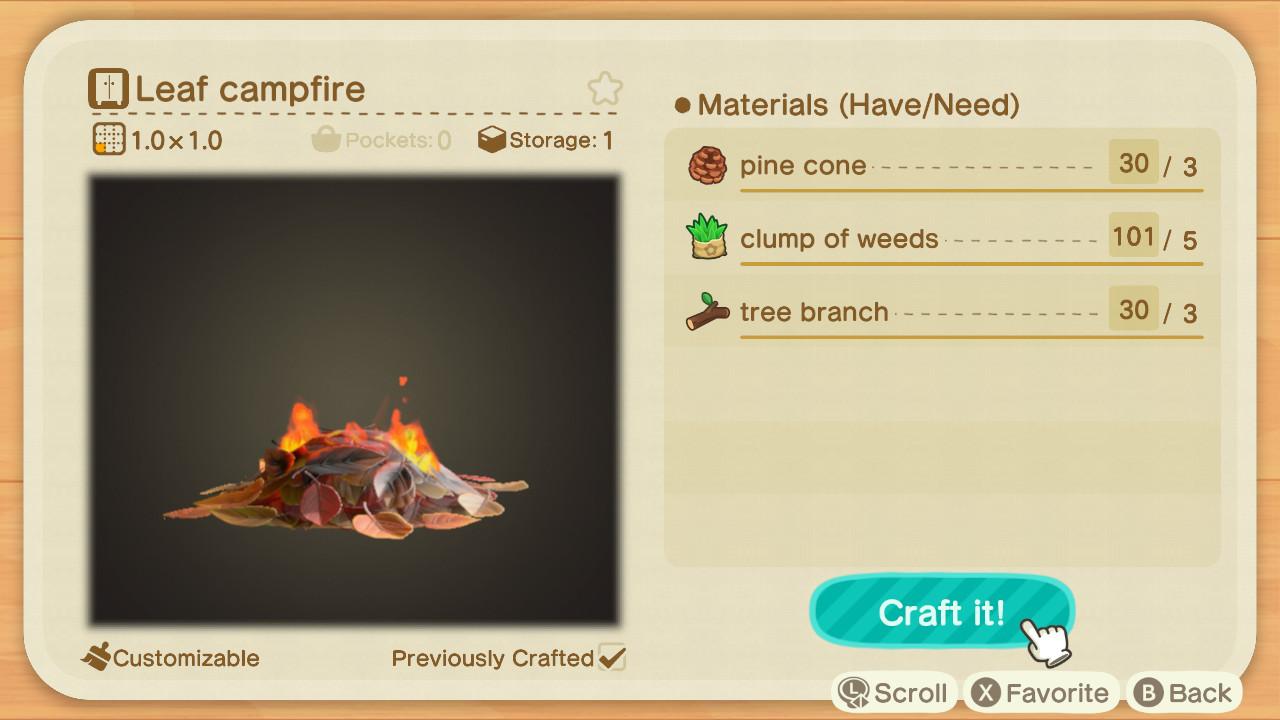Select the pine cone material row
The height and width of the screenshot is (720, 1280).
pos(942,165)
